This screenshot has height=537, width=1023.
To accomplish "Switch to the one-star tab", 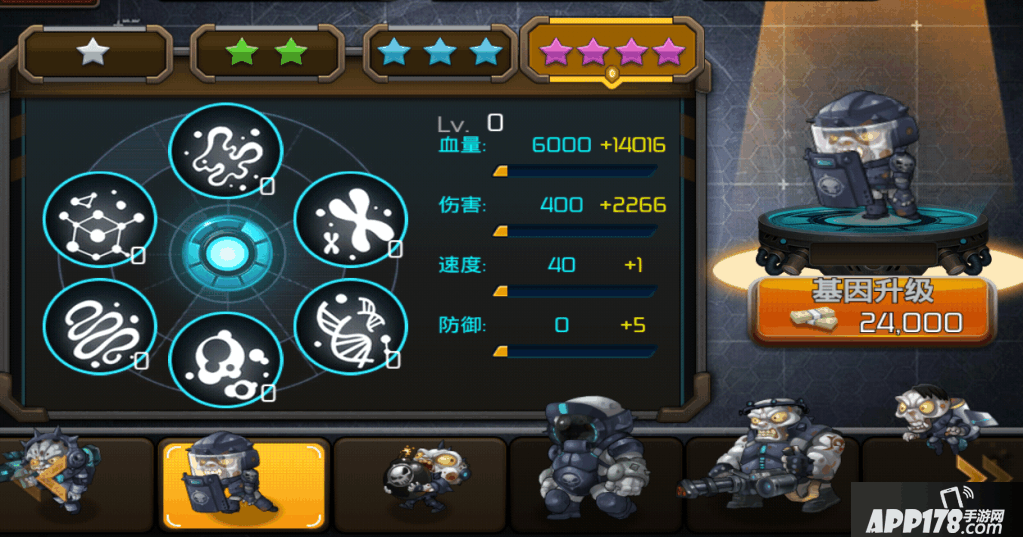I will [x=95, y=54].
